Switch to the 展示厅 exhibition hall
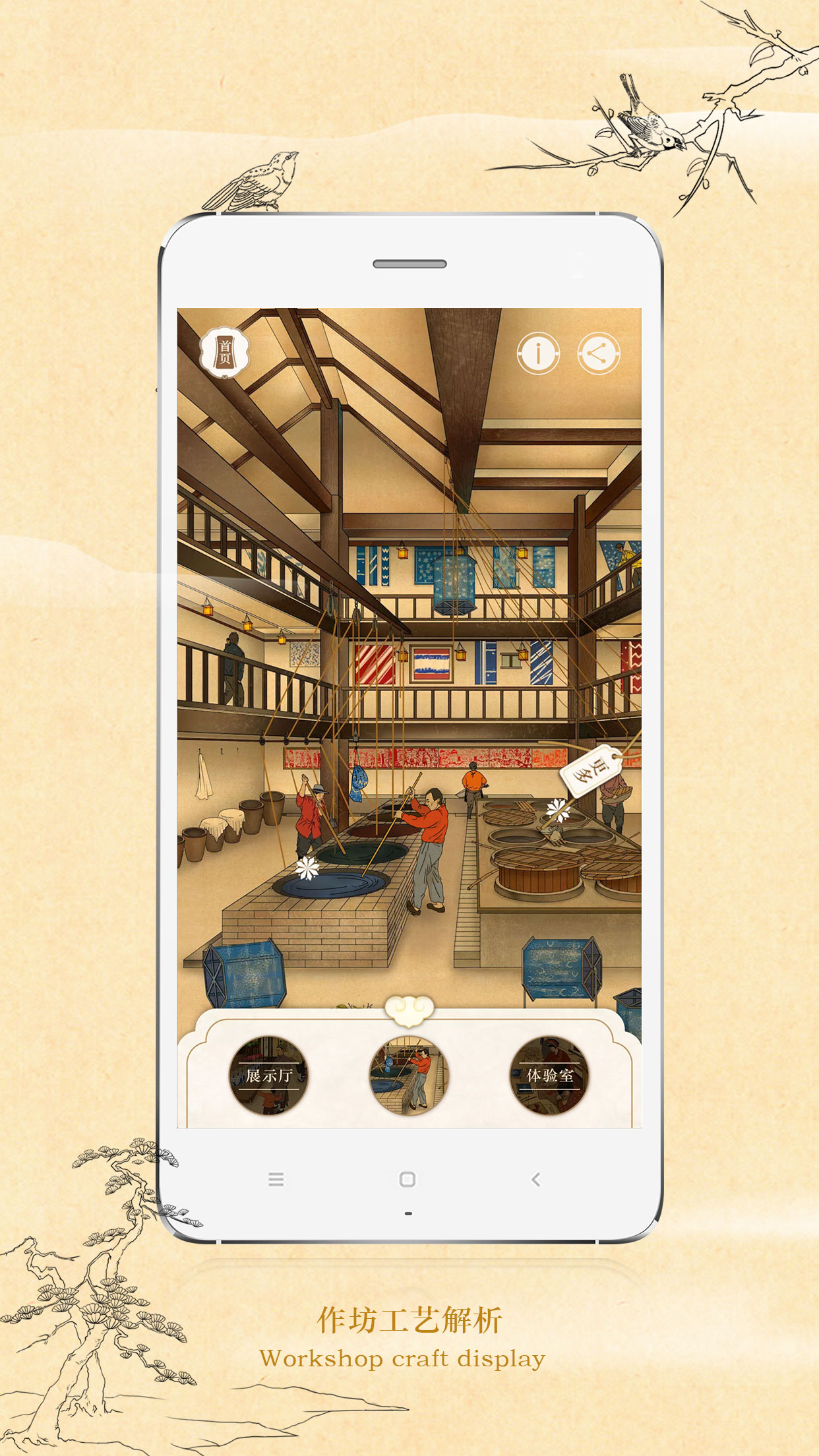 point(269,1076)
